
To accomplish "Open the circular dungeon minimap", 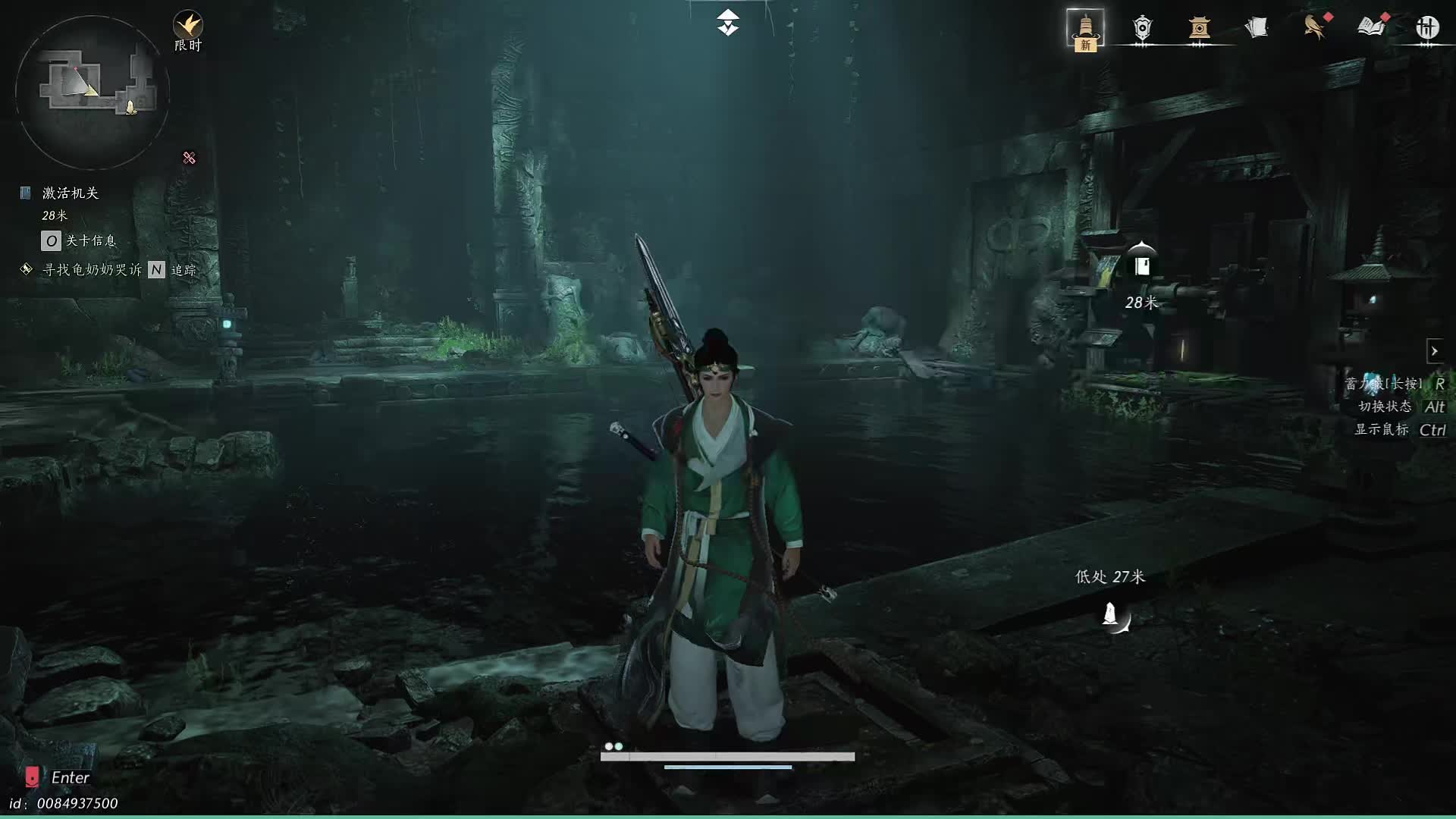I will coord(92,93).
